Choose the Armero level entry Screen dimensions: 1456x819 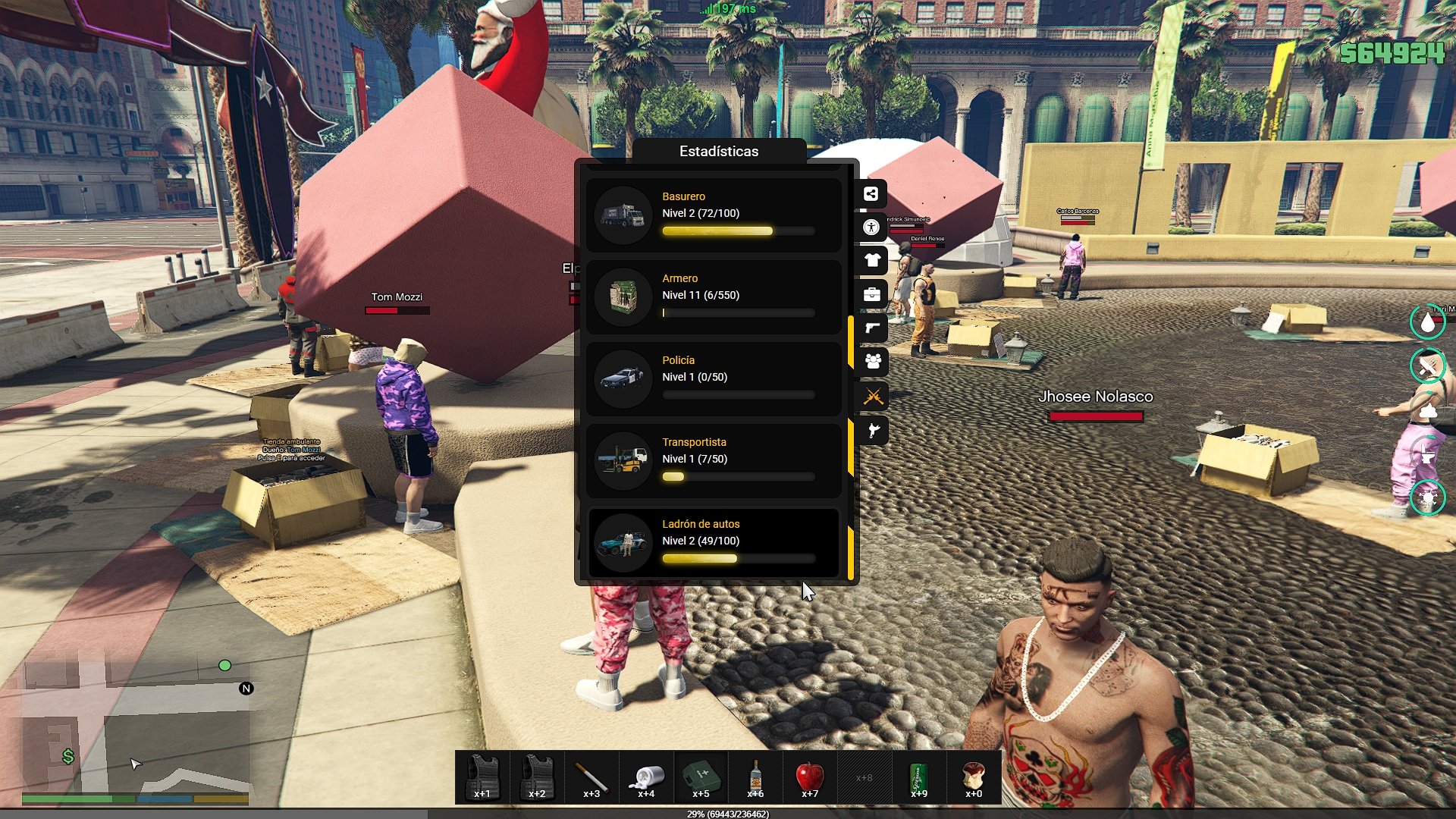[x=713, y=297]
